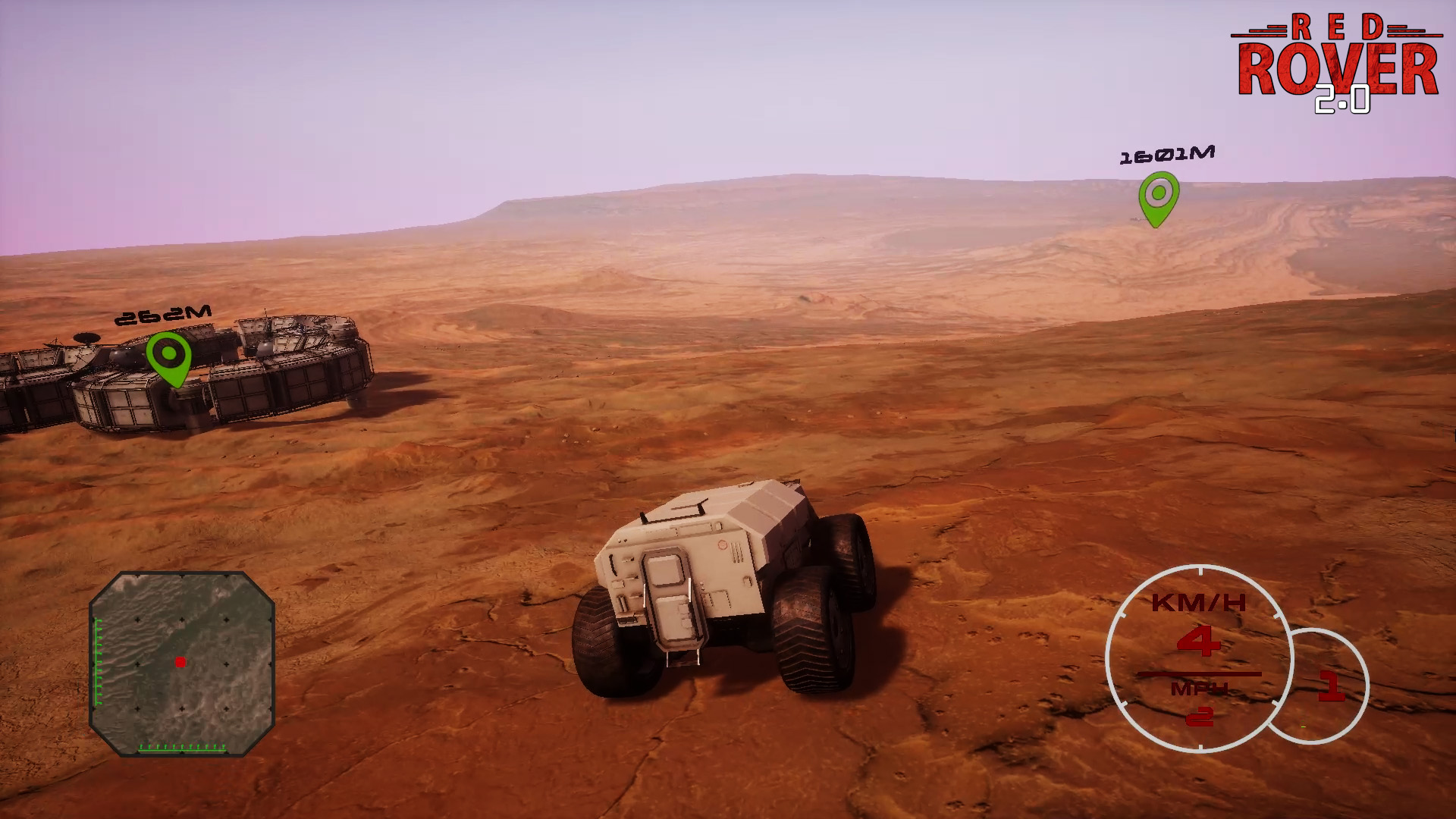Click the KM/H label on the speedometer
This screenshot has width=1456, height=819.
point(1198,601)
